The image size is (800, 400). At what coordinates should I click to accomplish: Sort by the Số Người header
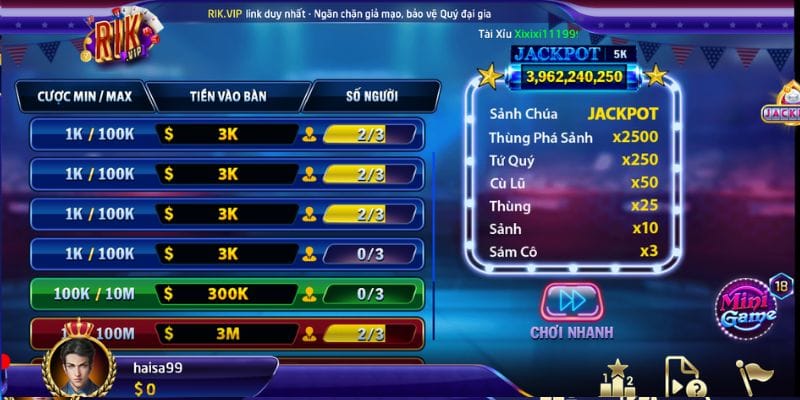[371, 96]
